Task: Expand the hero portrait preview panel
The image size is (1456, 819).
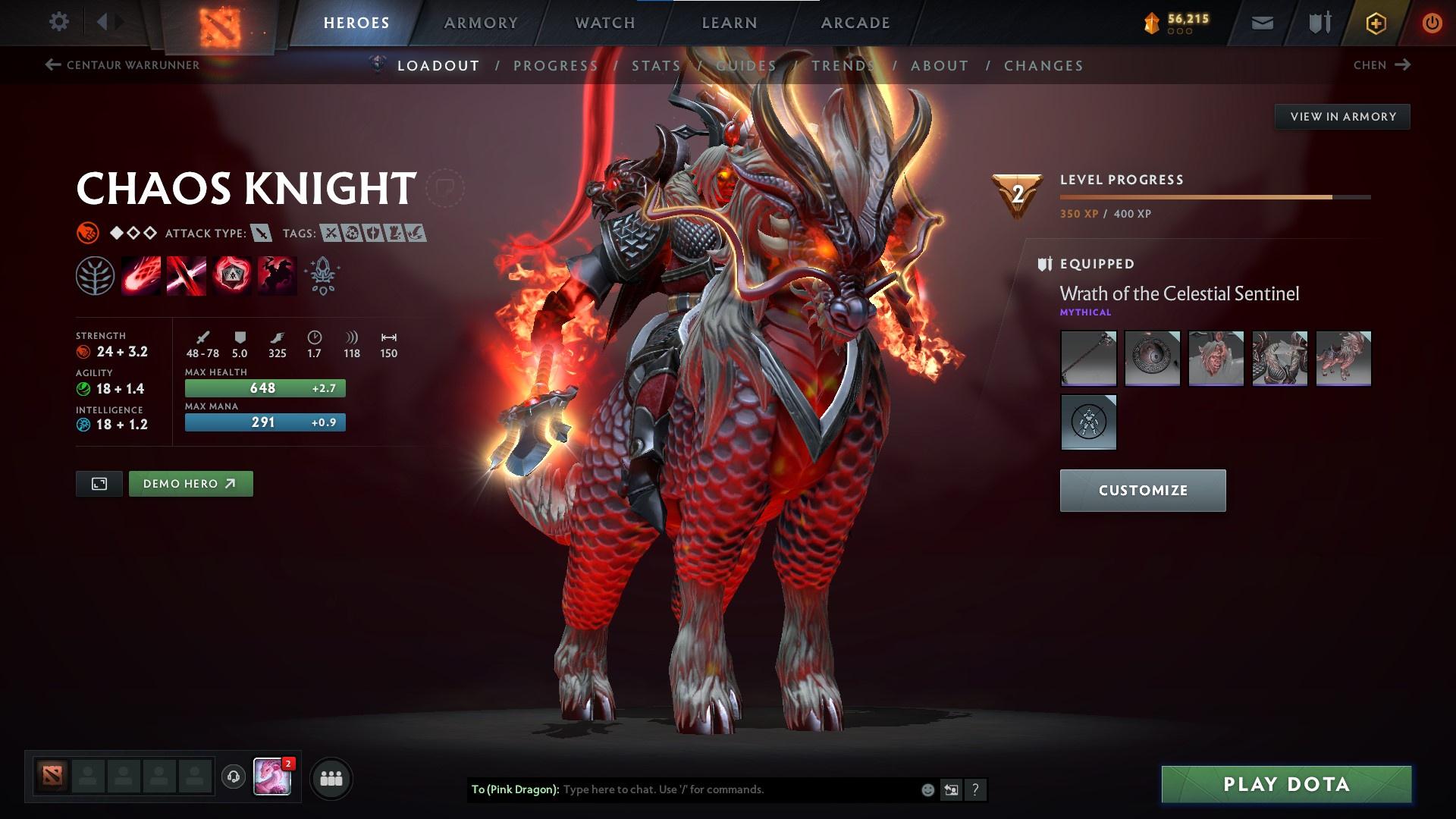Action: coord(99,483)
